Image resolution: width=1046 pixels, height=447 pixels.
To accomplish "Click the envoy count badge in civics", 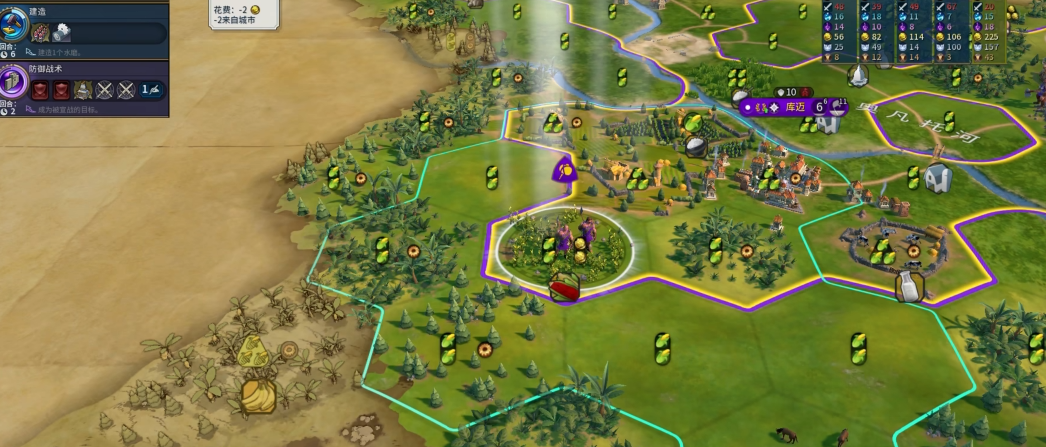I will click(x=151, y=90).
